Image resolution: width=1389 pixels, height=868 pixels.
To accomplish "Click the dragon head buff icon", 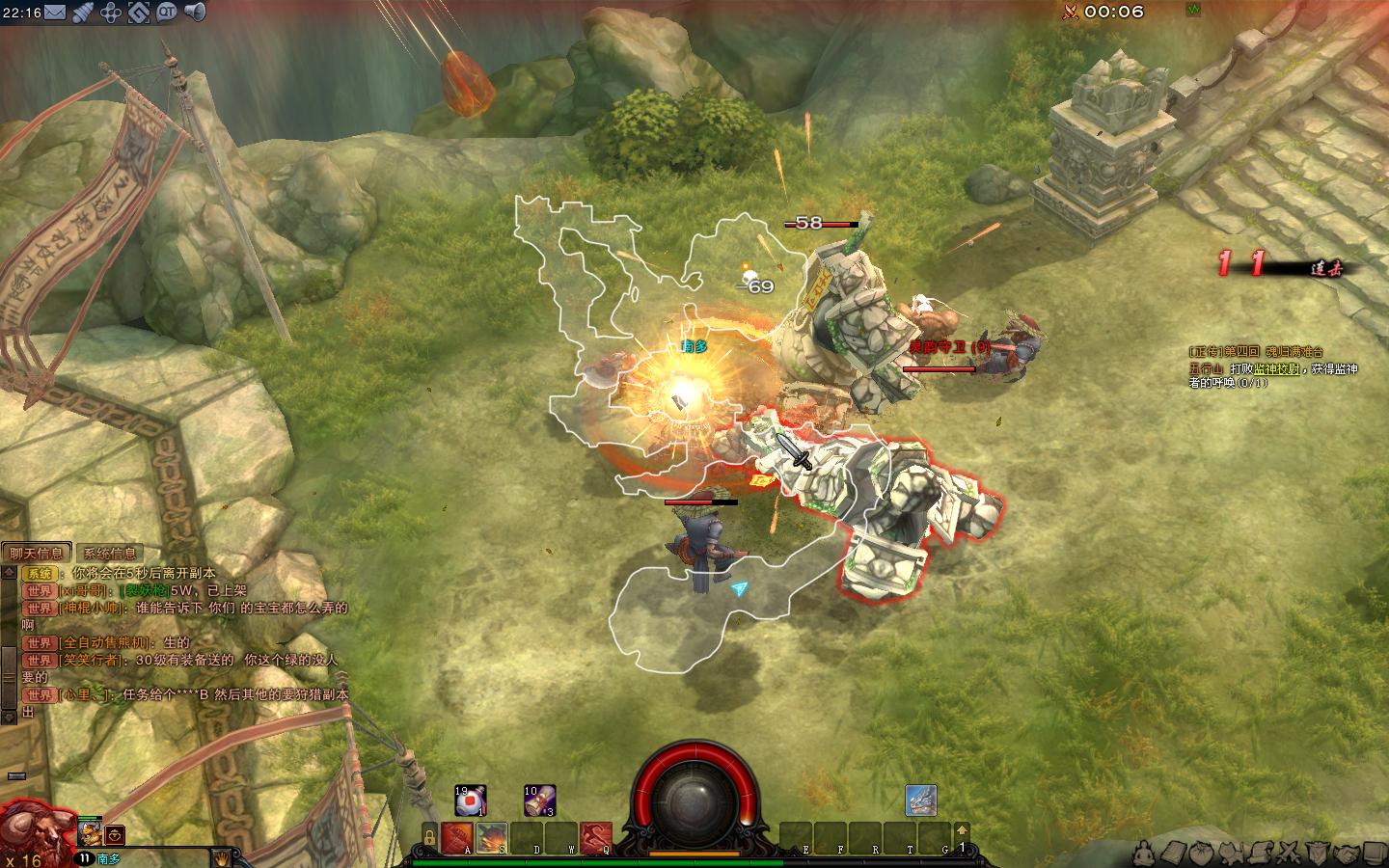I will pos(921,800).
